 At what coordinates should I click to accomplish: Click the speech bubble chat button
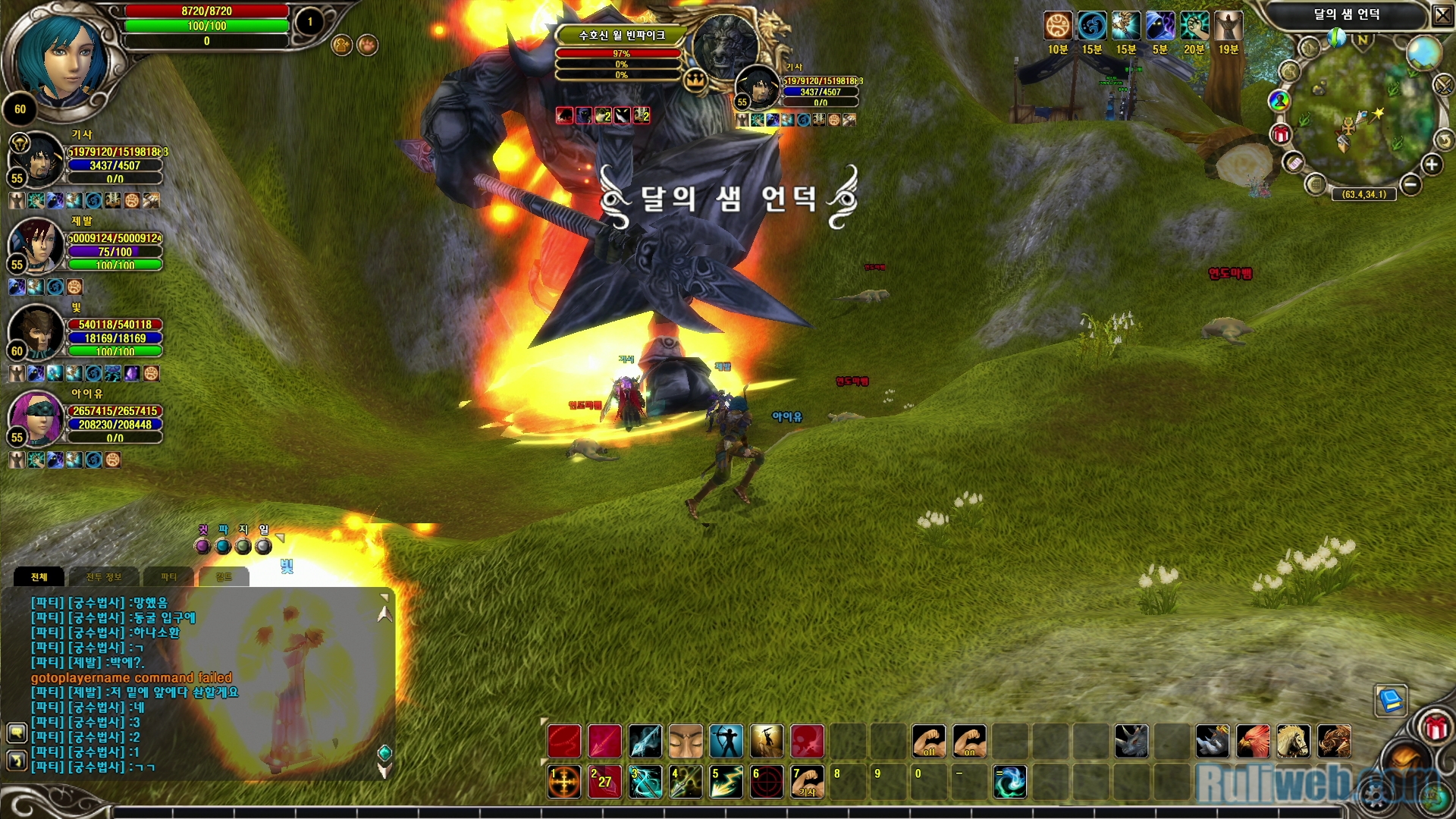pyautogui.click(x=17, y=733)
